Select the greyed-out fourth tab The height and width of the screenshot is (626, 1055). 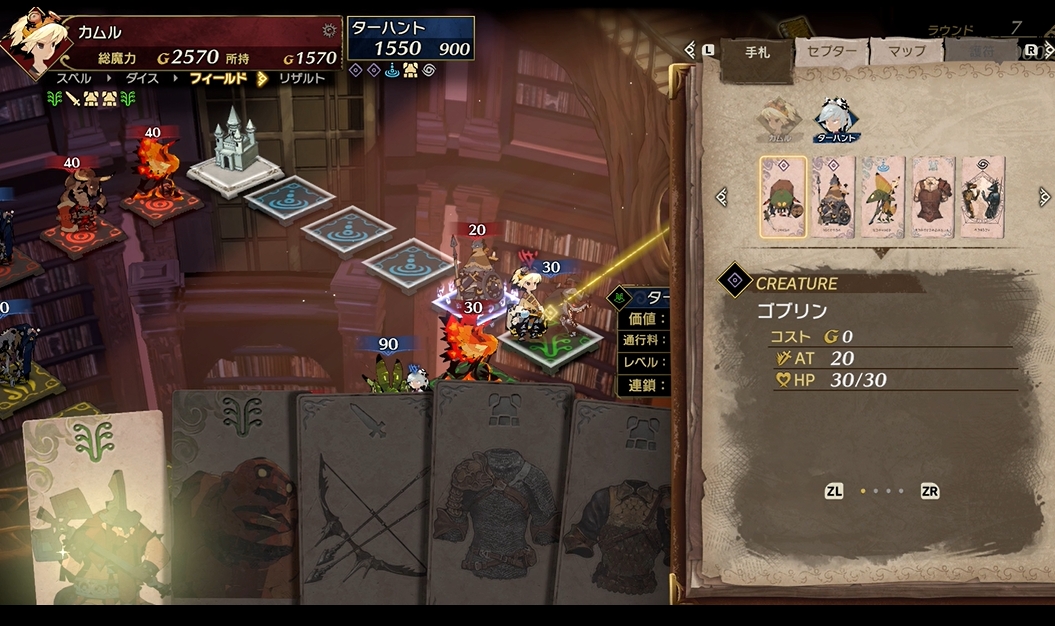click(980, 52)
